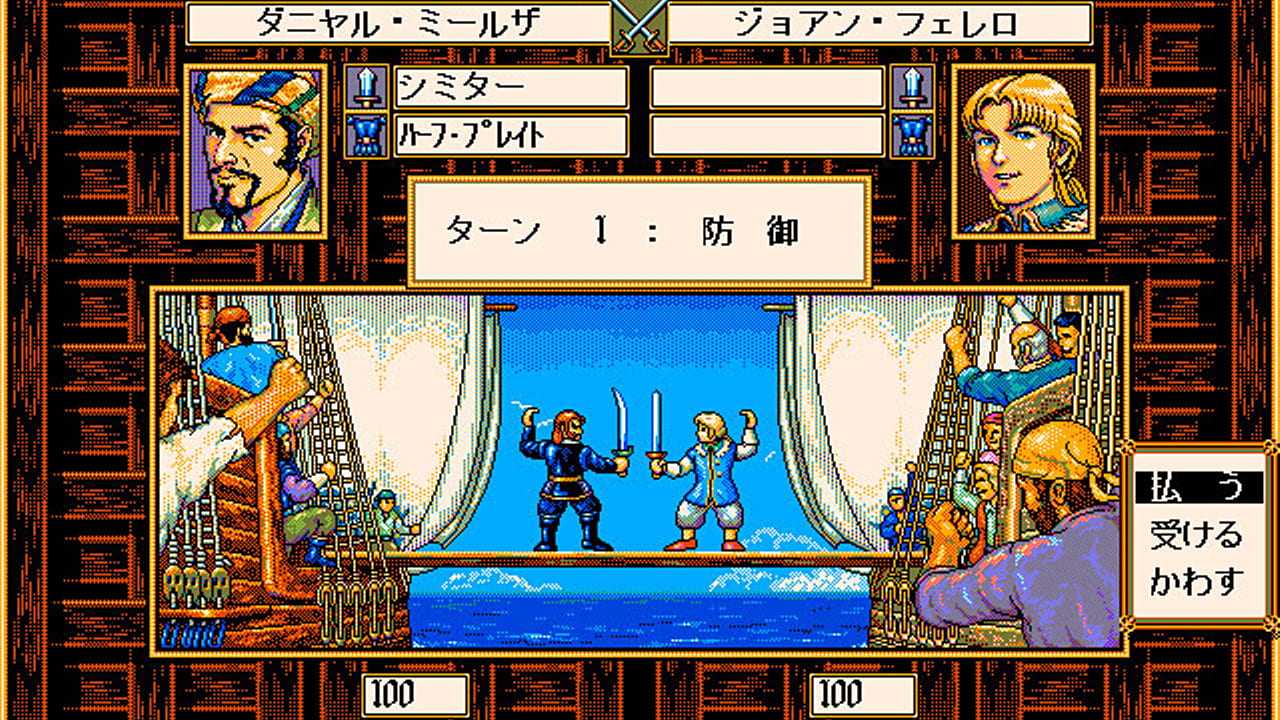Select the 払う (parry) defense option

[x=1196, y=488]
